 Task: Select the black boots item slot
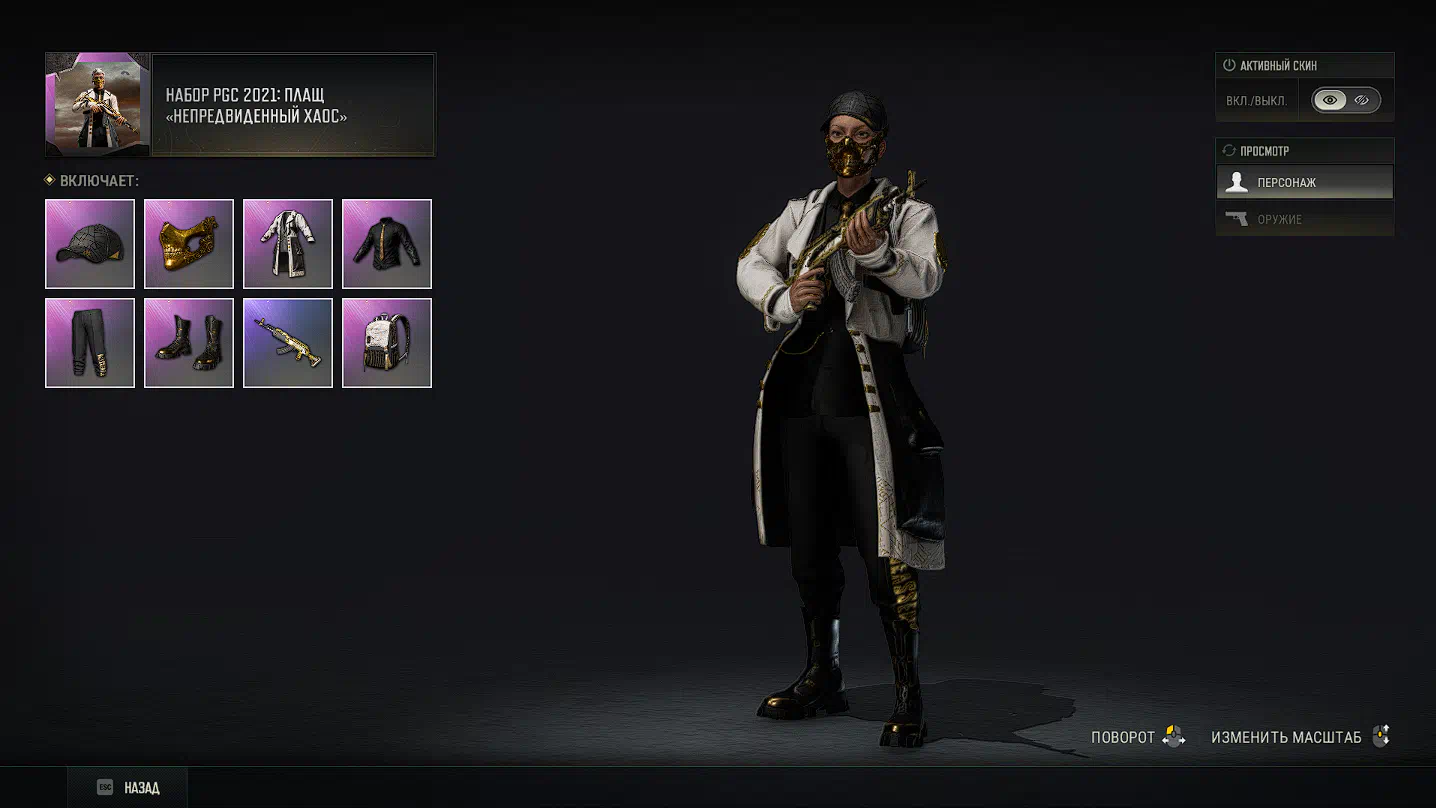pyautogui.click(x=189, y=343)
